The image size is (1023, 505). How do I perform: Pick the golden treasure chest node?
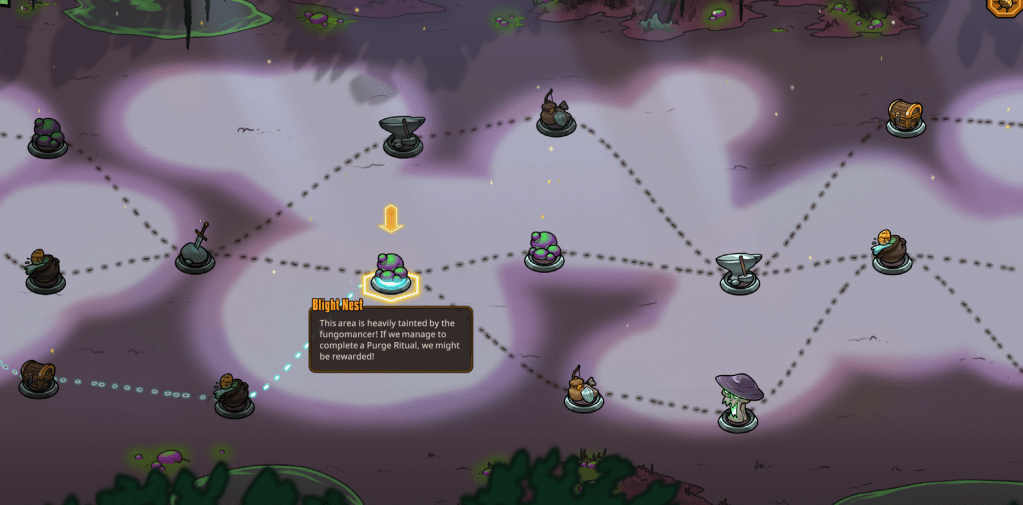[904, 117]
